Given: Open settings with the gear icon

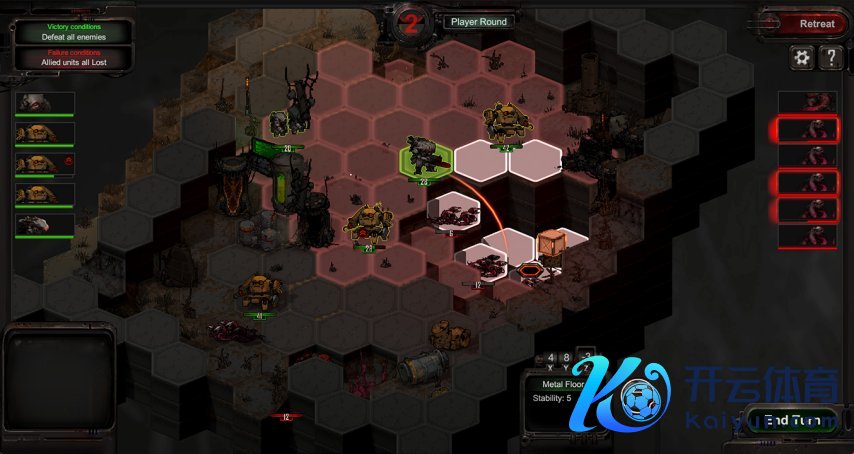Looking at the screenshot, I should coord(802,58).
